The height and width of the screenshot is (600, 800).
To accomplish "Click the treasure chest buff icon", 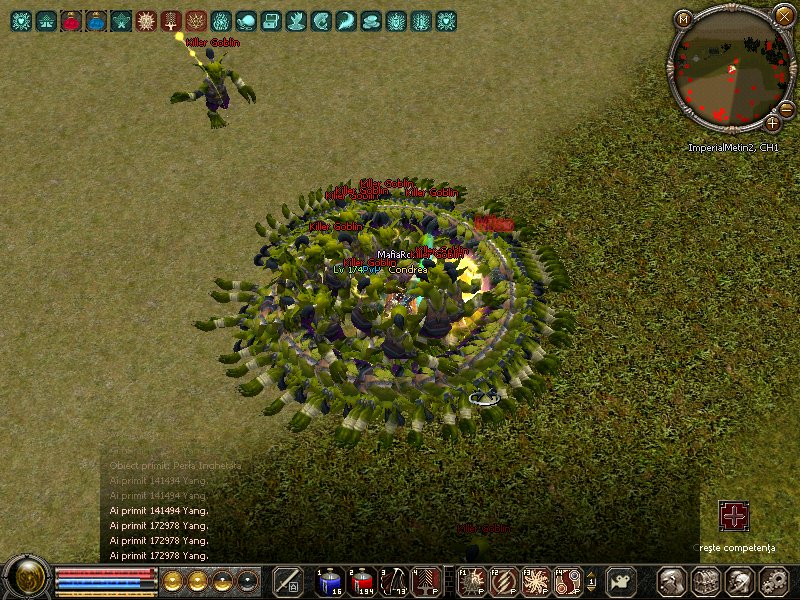I will point(270,19).
